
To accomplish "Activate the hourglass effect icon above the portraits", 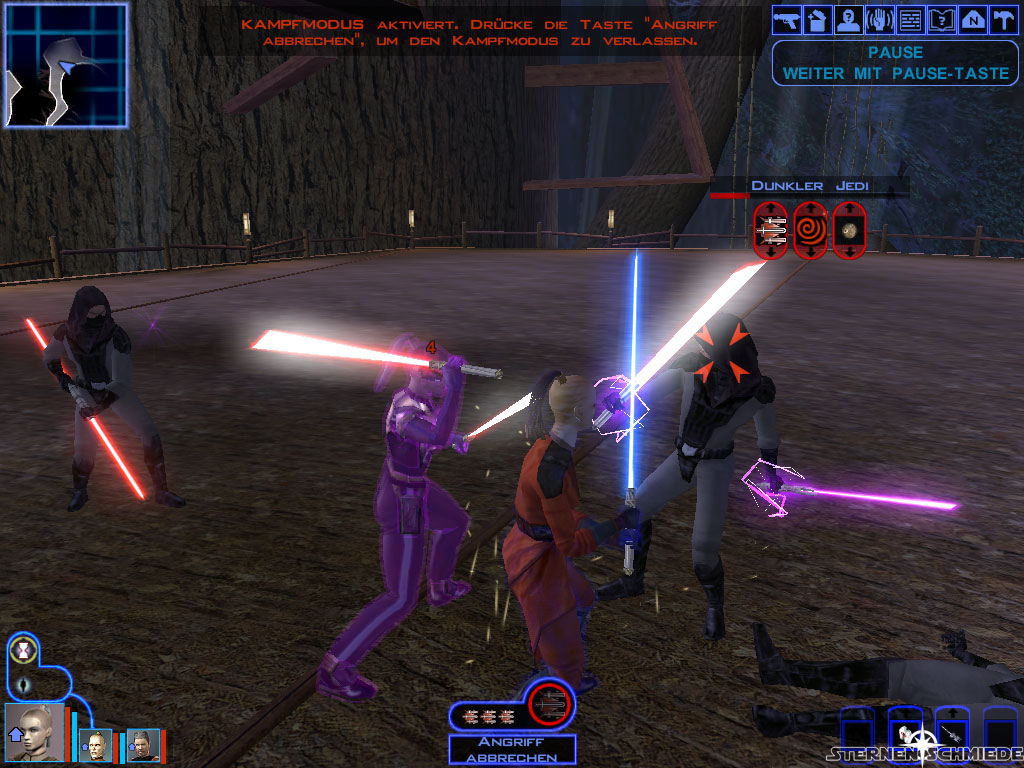I will pyautogui.click(x=22, y=651).
